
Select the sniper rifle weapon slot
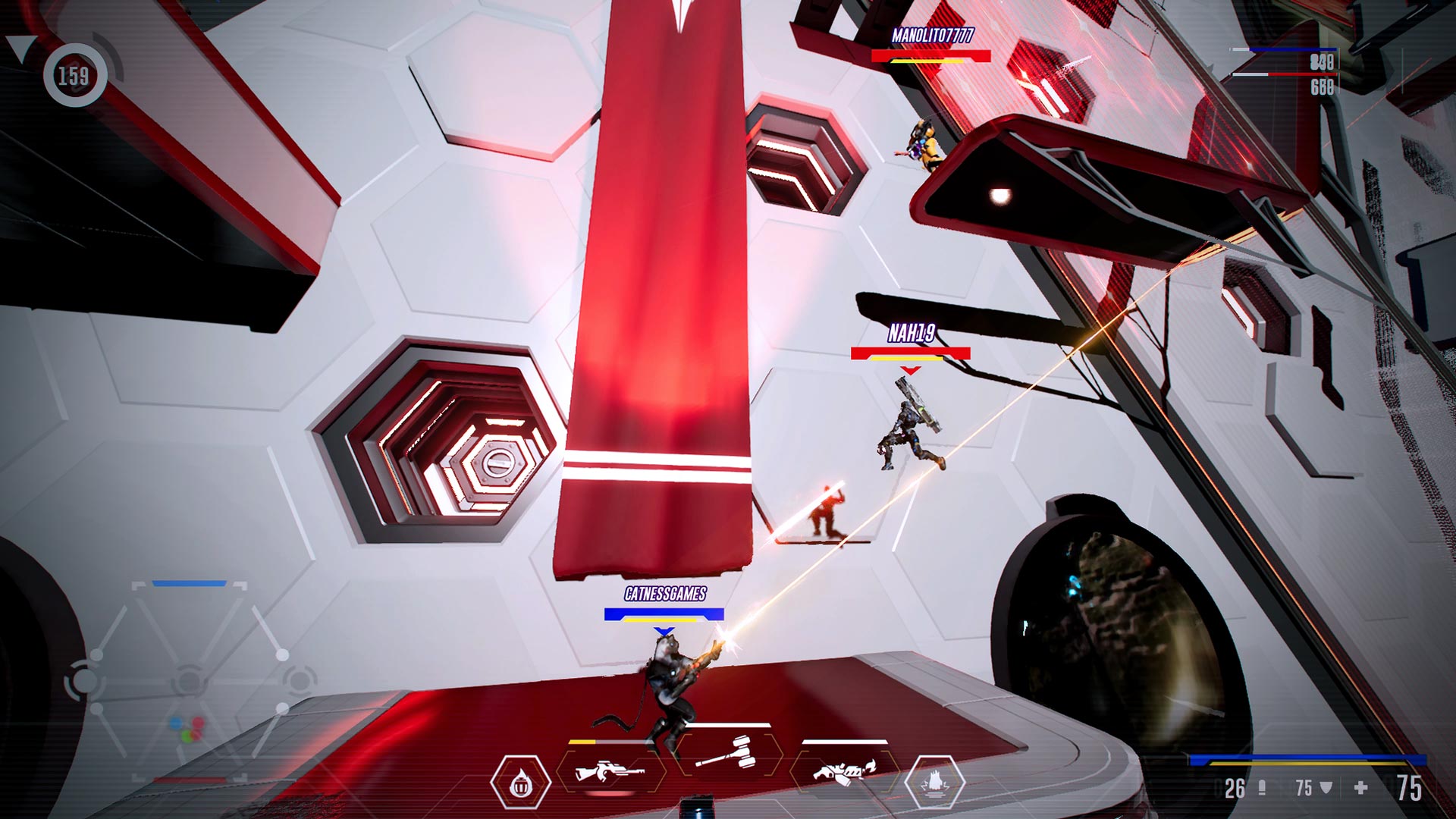pyautogui.click(x=611, y=770)
